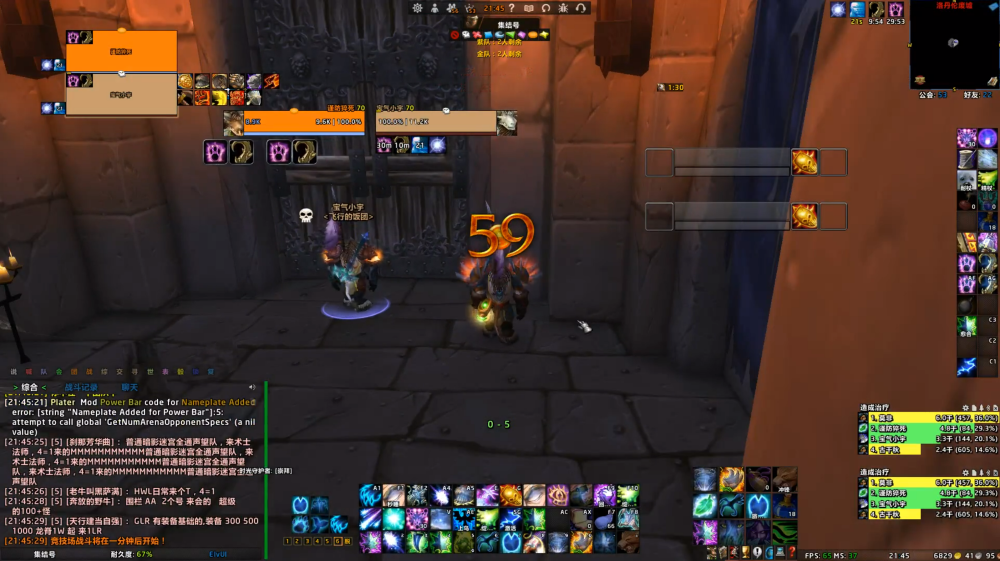
Task: Open the 战斗记录 combat log tab
Action: pyautogui.click(x=84, y=387)
